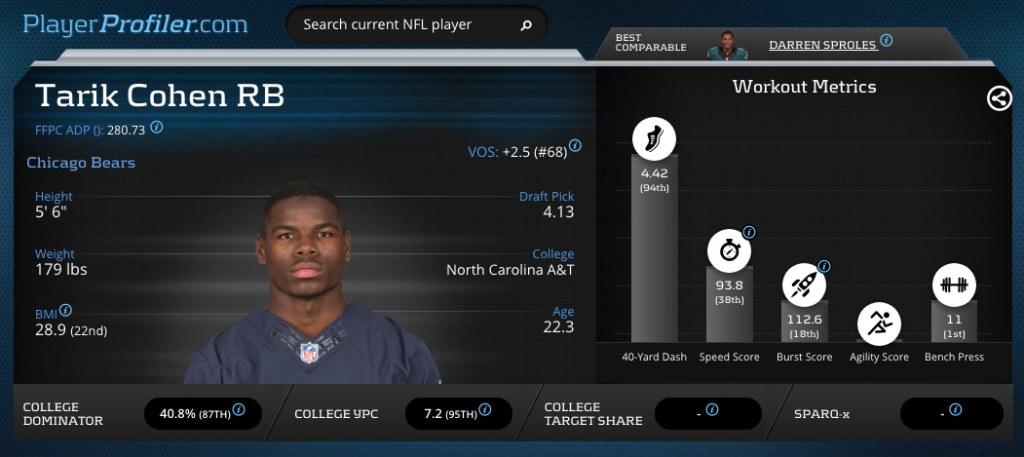Open the VOS info tooltip icon
1024x457 pixels.
(x=575, y=146)
